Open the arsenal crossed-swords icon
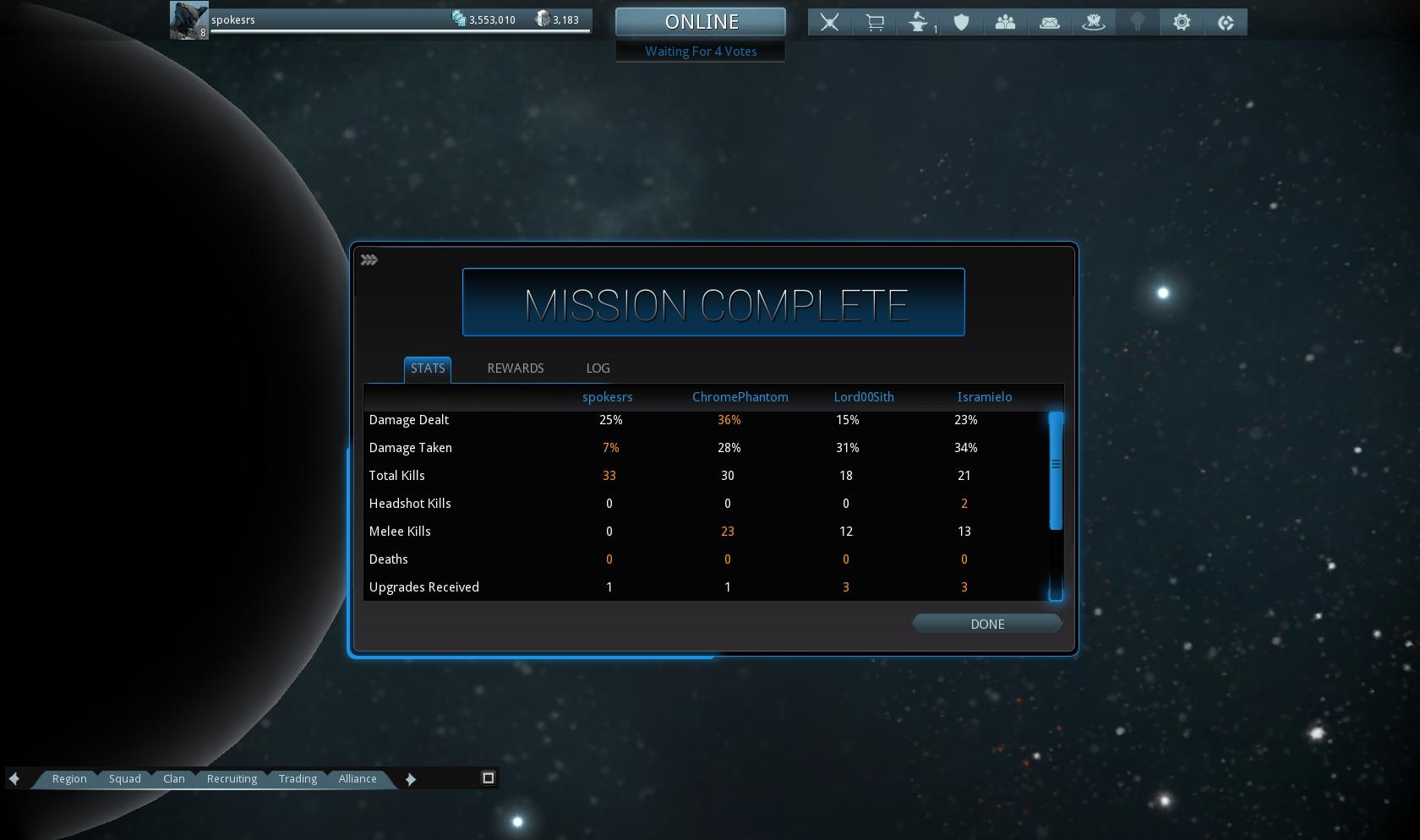This screenshot has height=840, width=1420. tap(829, 23)
